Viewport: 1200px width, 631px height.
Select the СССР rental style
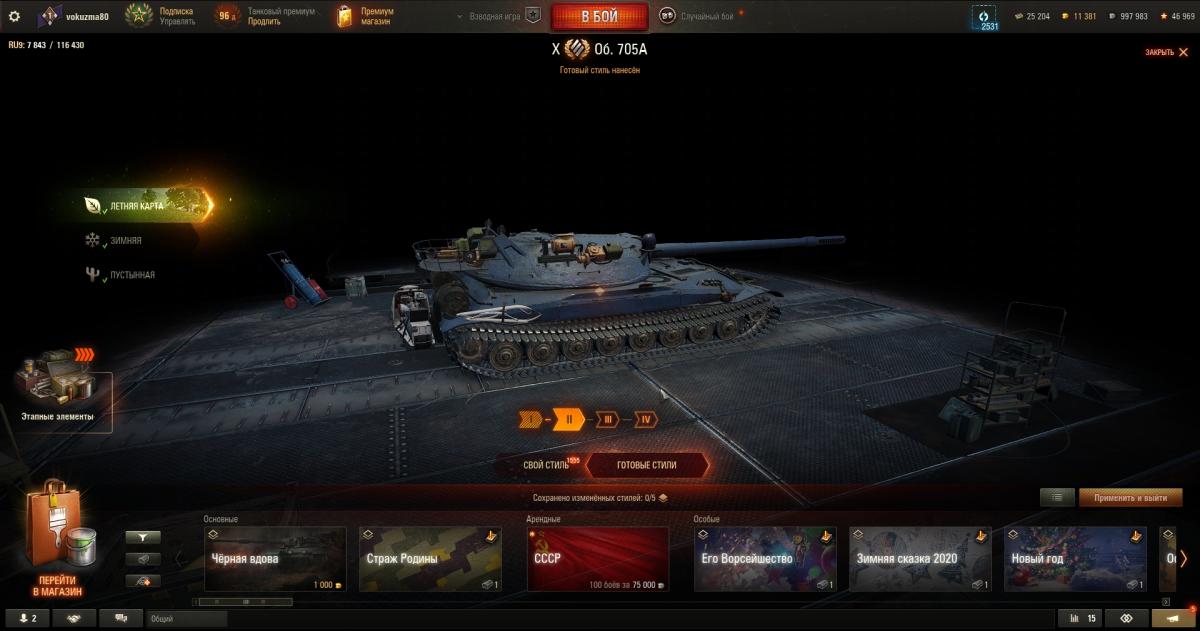coord(597,559)
